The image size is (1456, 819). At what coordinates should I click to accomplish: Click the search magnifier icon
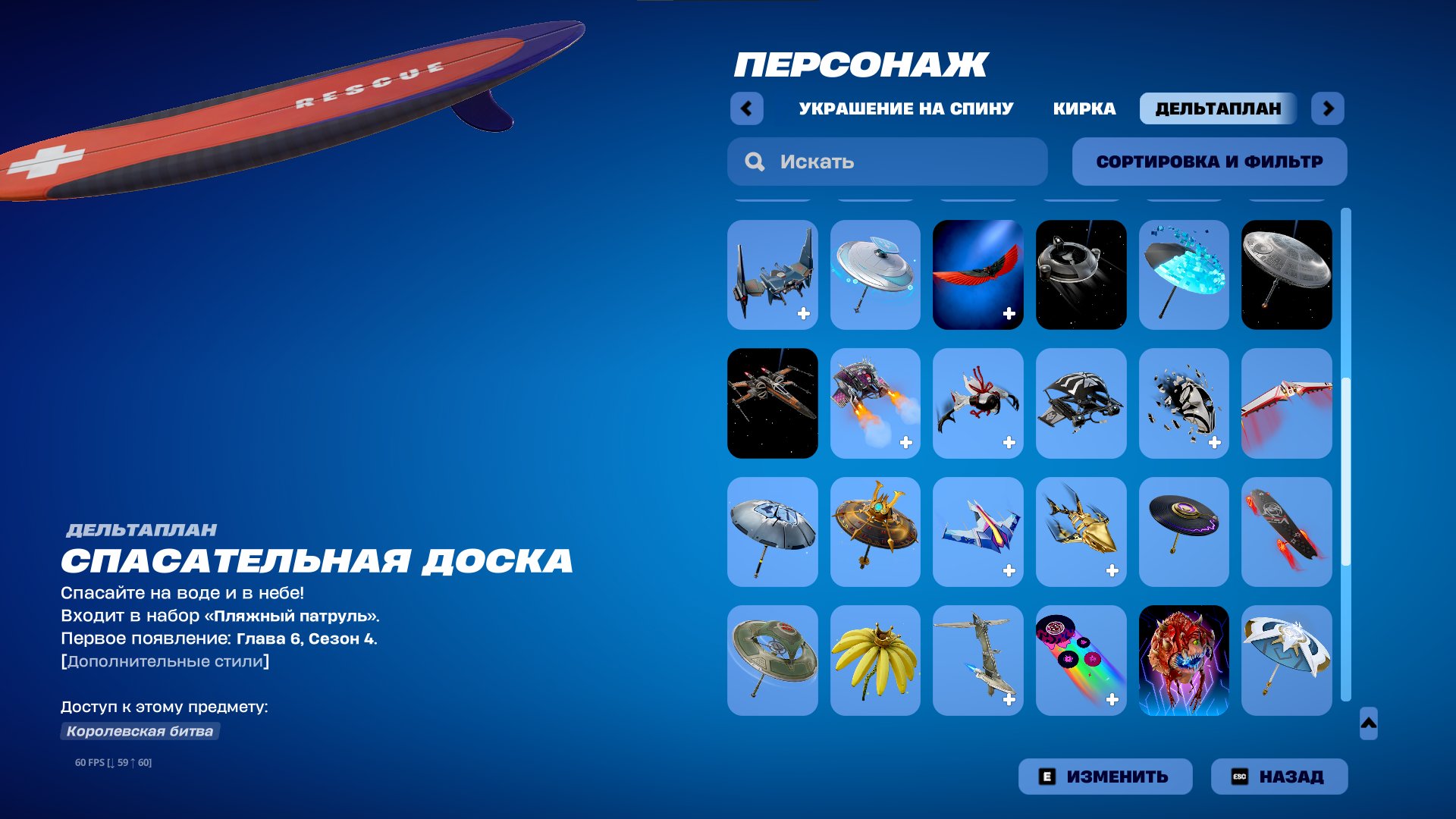click(x=754, y=162)
